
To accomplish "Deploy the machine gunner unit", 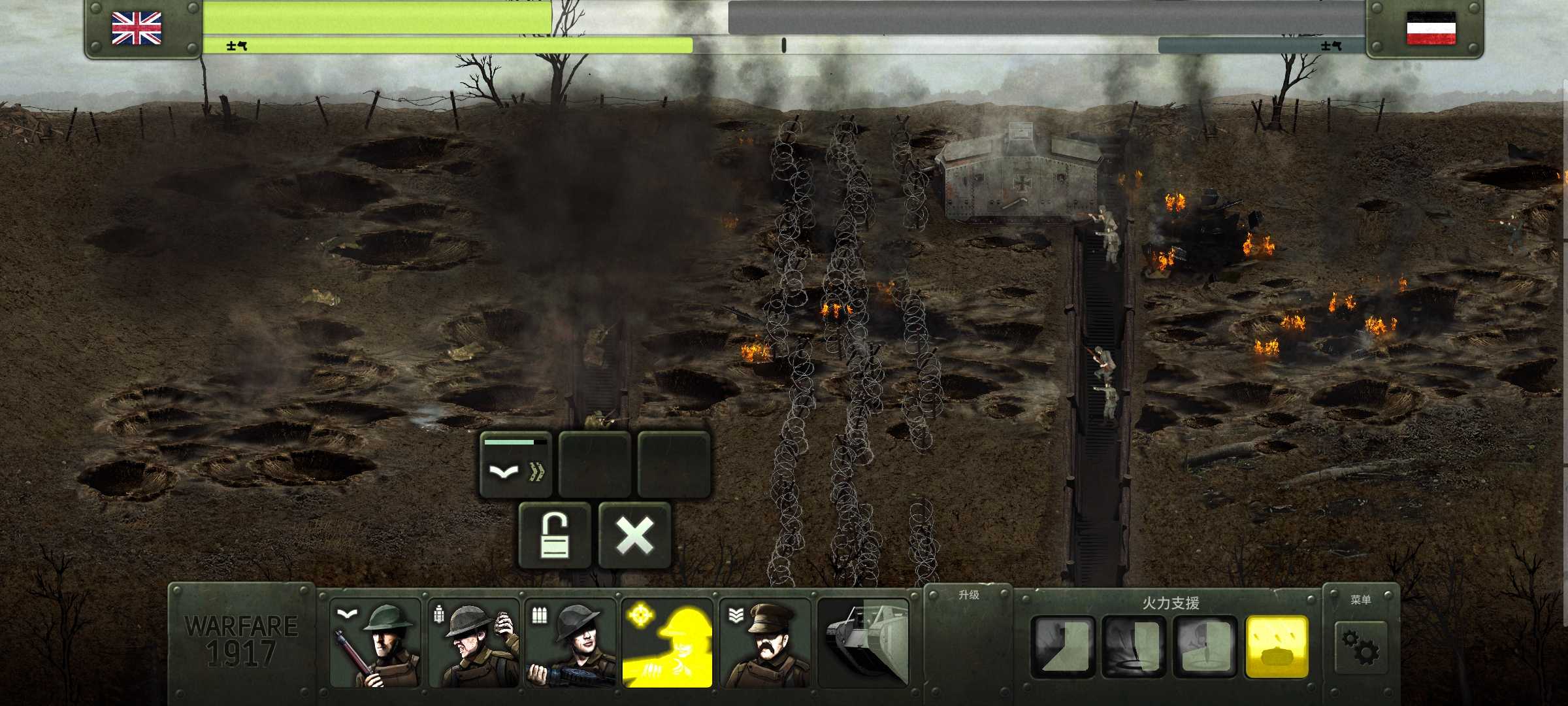I will coord(570,643).
